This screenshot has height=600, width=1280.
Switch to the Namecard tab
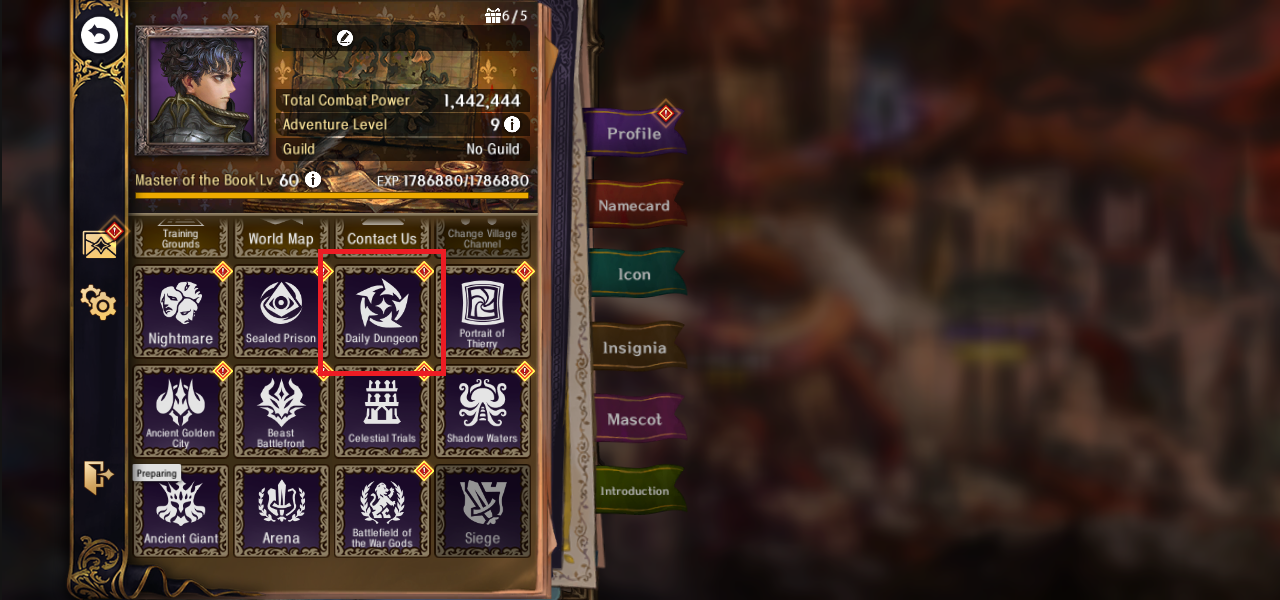coord(636,206)
